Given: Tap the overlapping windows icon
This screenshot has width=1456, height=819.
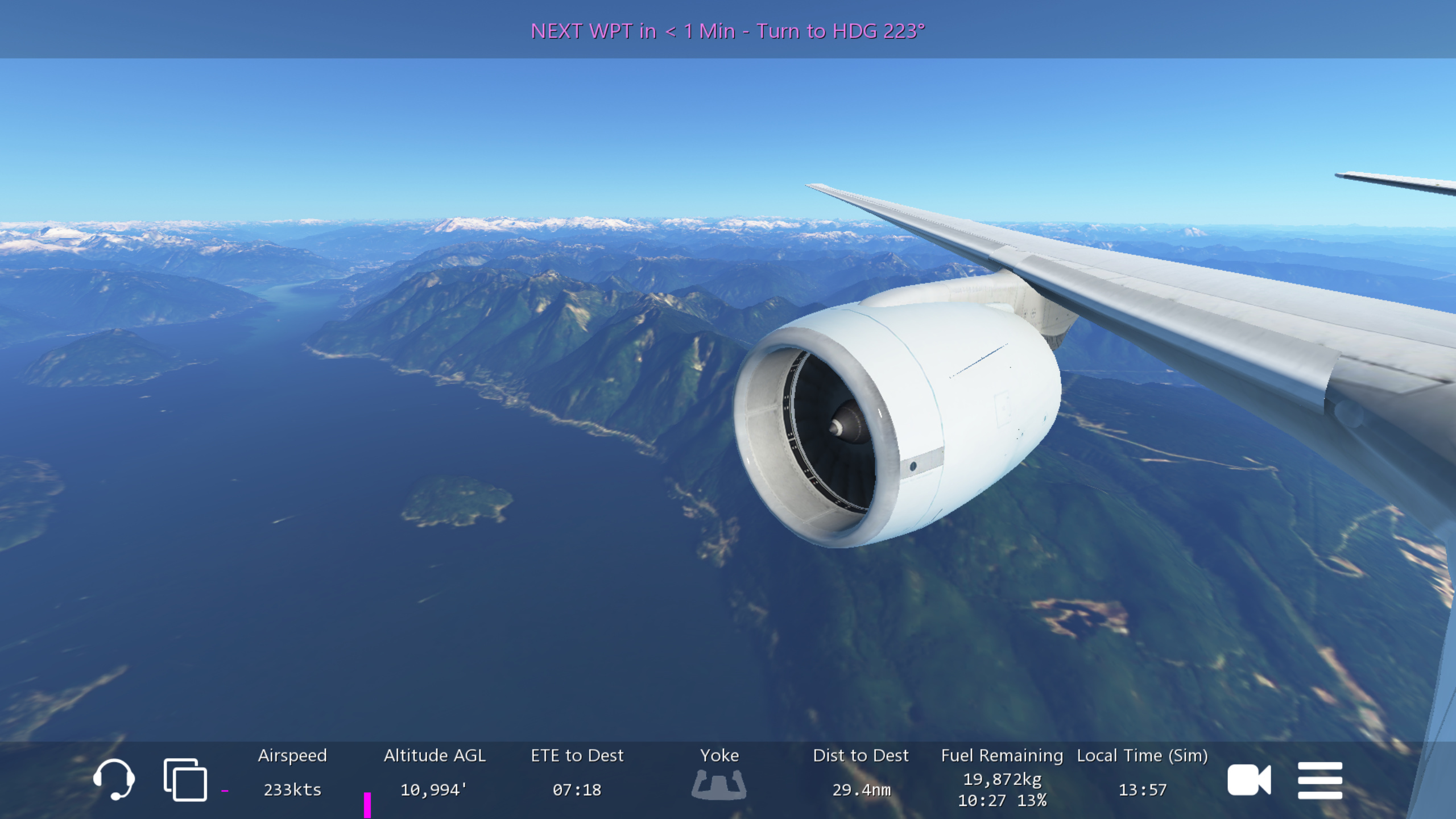Looking at the screenshot, I should pos(185,779).
